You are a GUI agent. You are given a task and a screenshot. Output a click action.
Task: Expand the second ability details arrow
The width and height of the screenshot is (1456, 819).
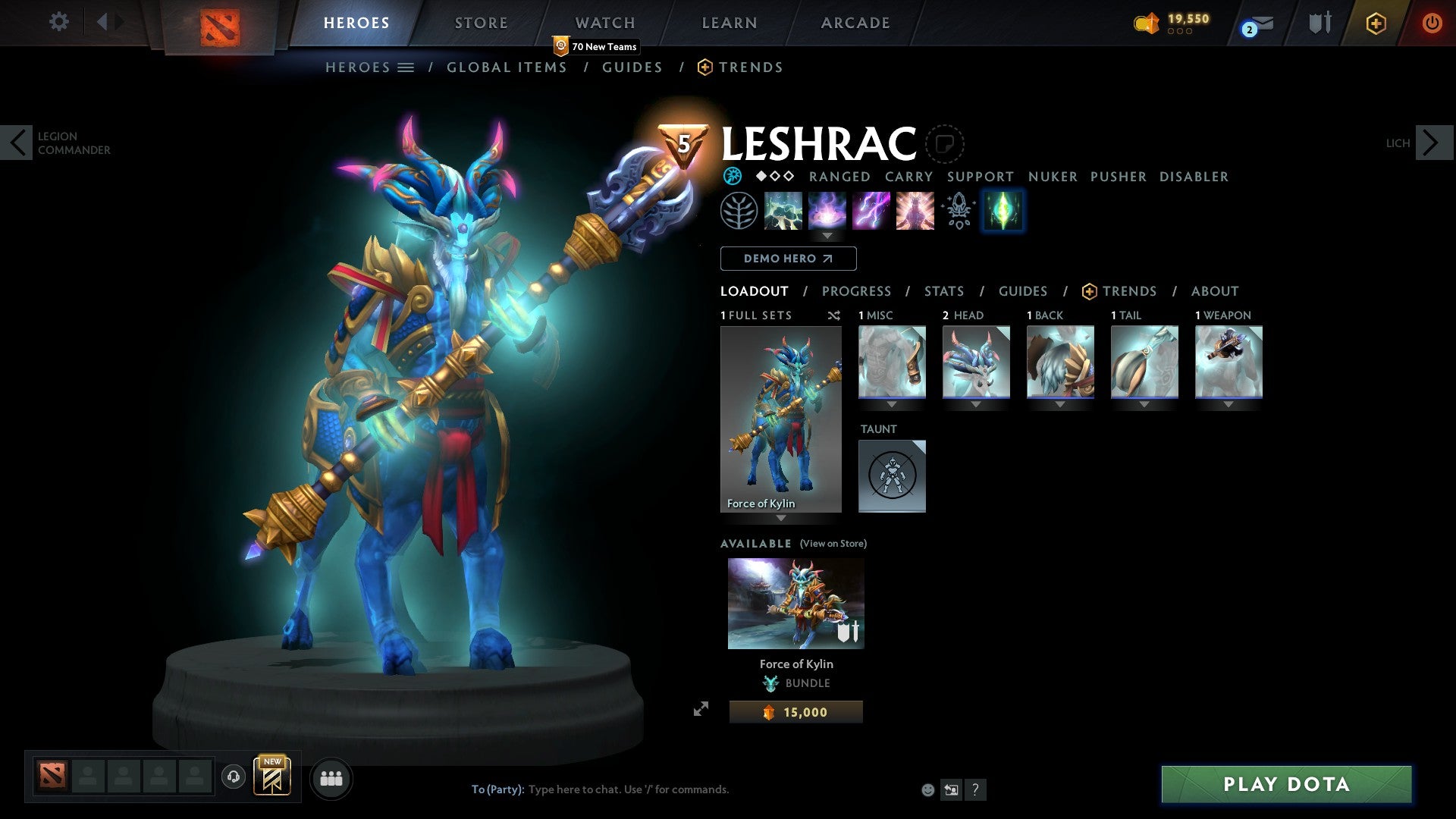827,236
